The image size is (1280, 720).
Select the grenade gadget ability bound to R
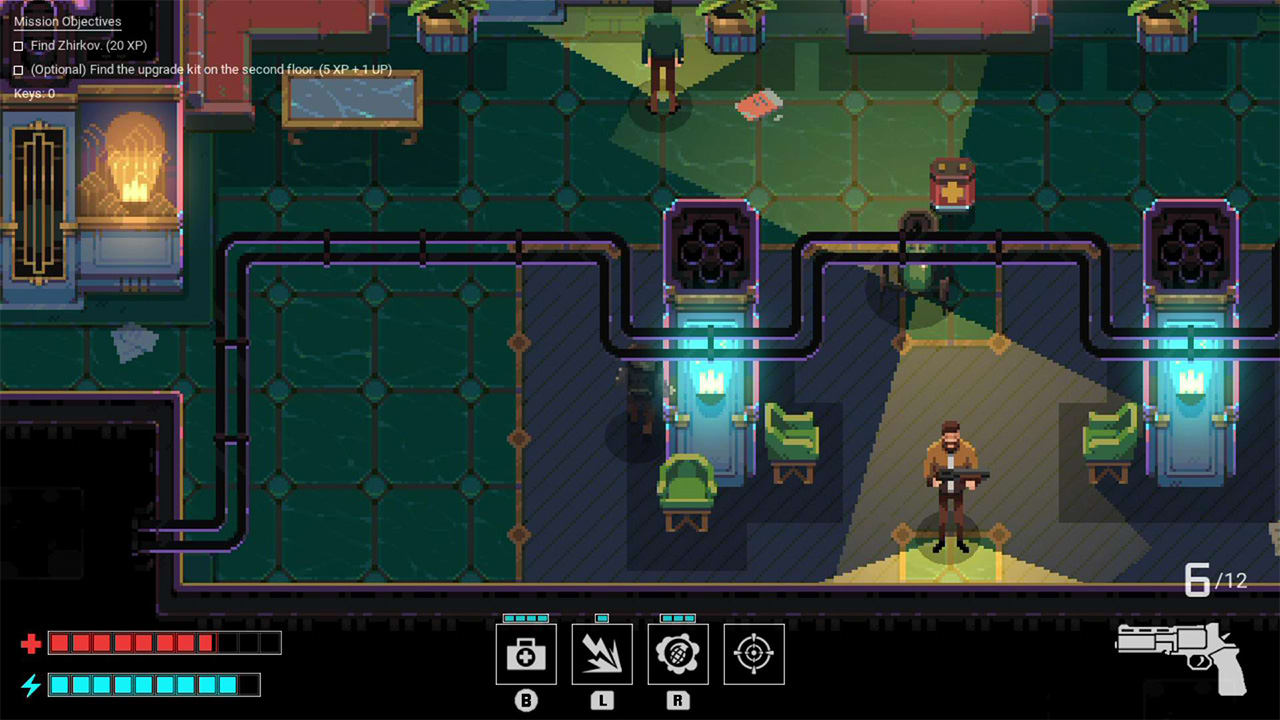(678, 654)
